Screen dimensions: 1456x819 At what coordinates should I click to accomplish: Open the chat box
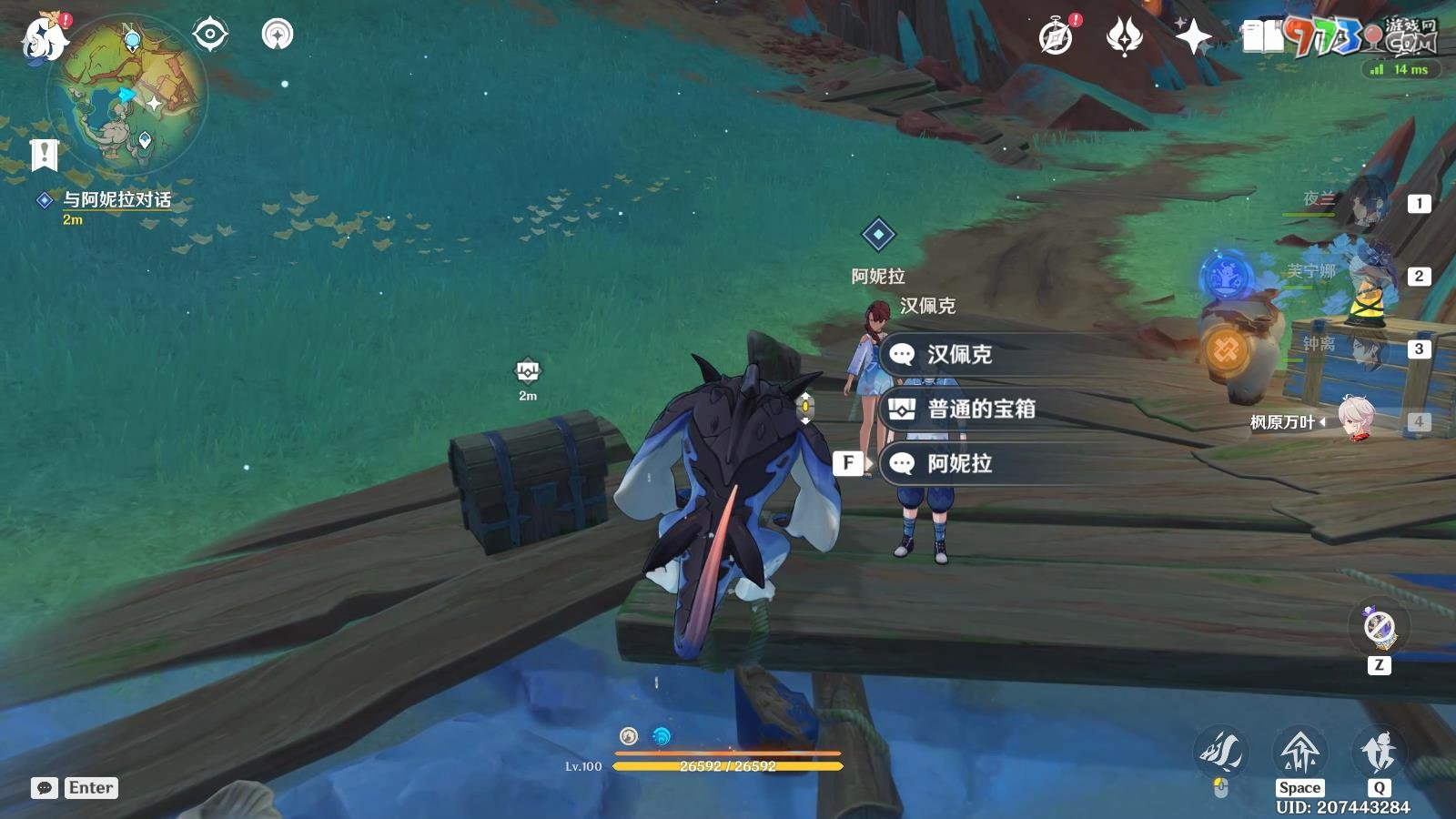click(x=45, y=788)
